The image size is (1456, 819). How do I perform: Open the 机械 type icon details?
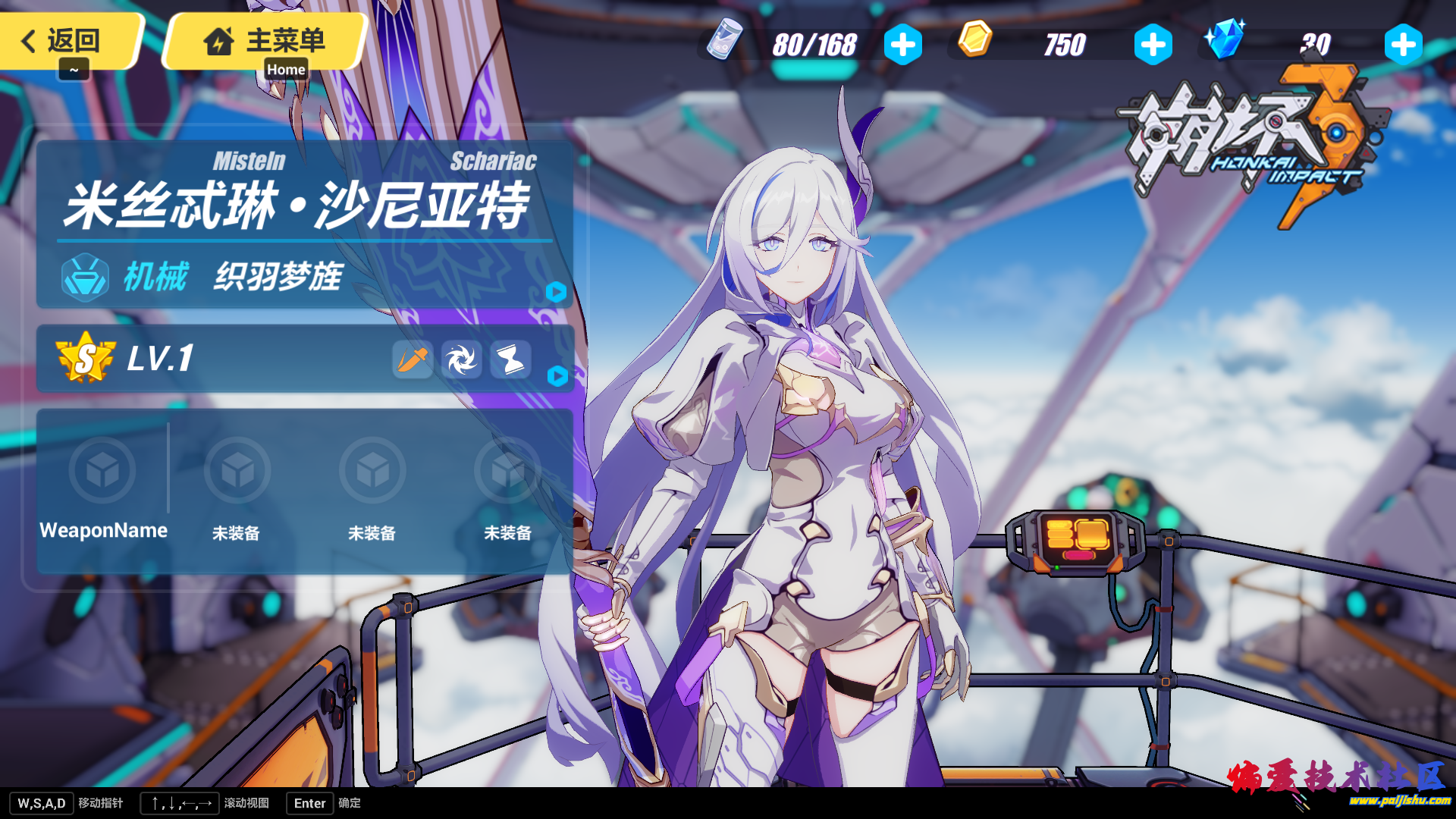[x=85, y=278]
